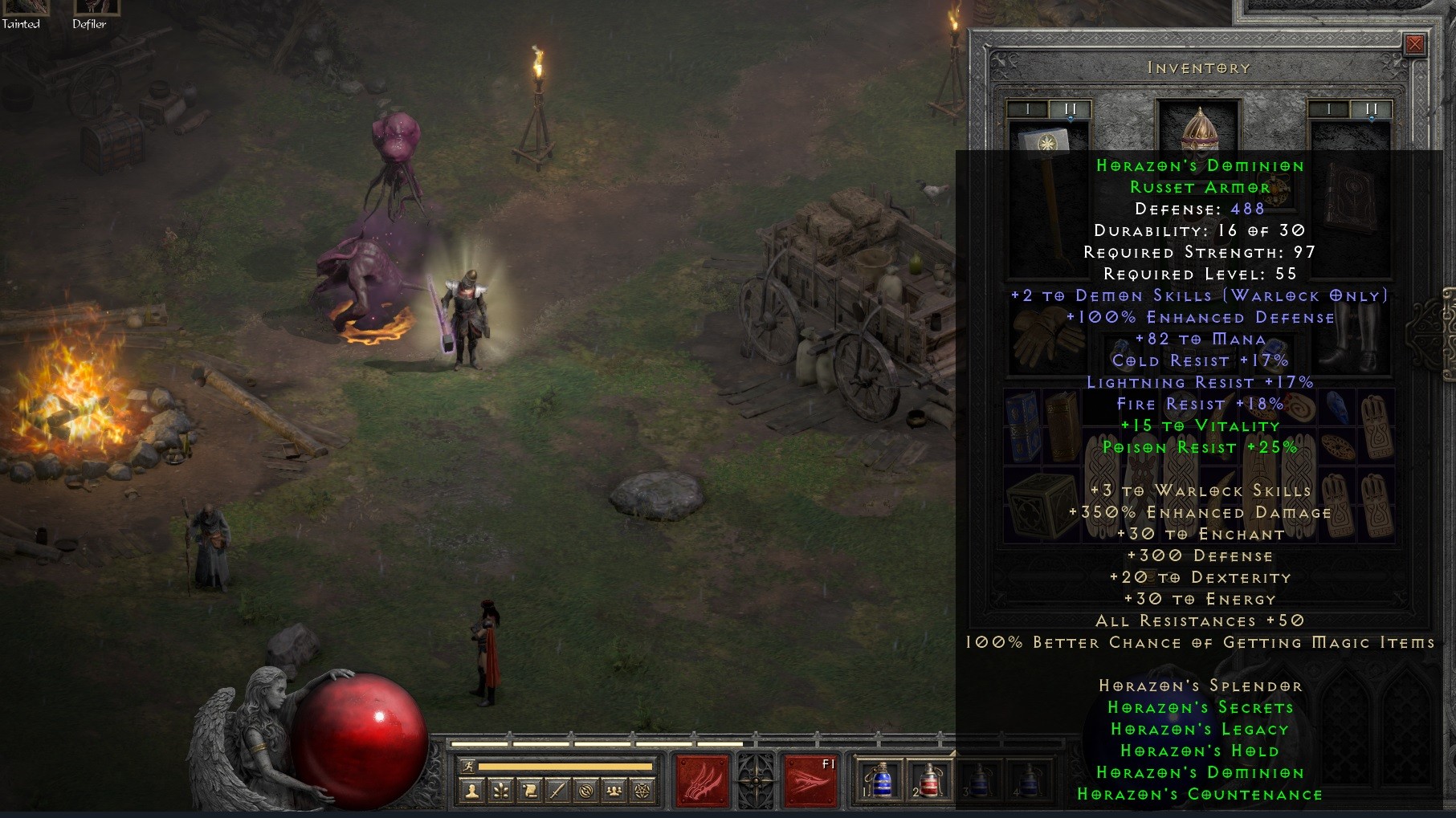Open the character sheet from the mini panel
This screenshot has height=818, width=1456.
coord(472,792)
